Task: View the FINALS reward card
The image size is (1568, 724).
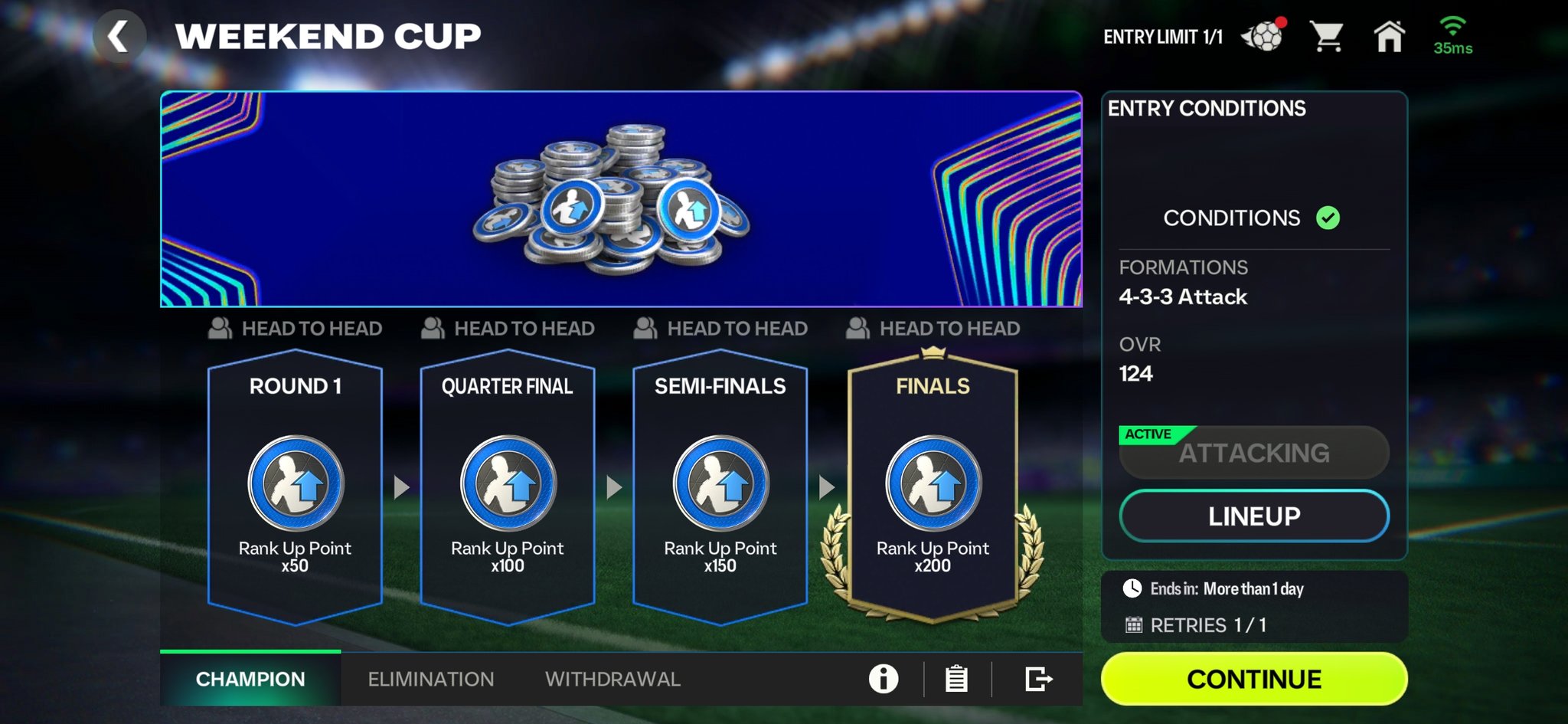Action: 933,486
